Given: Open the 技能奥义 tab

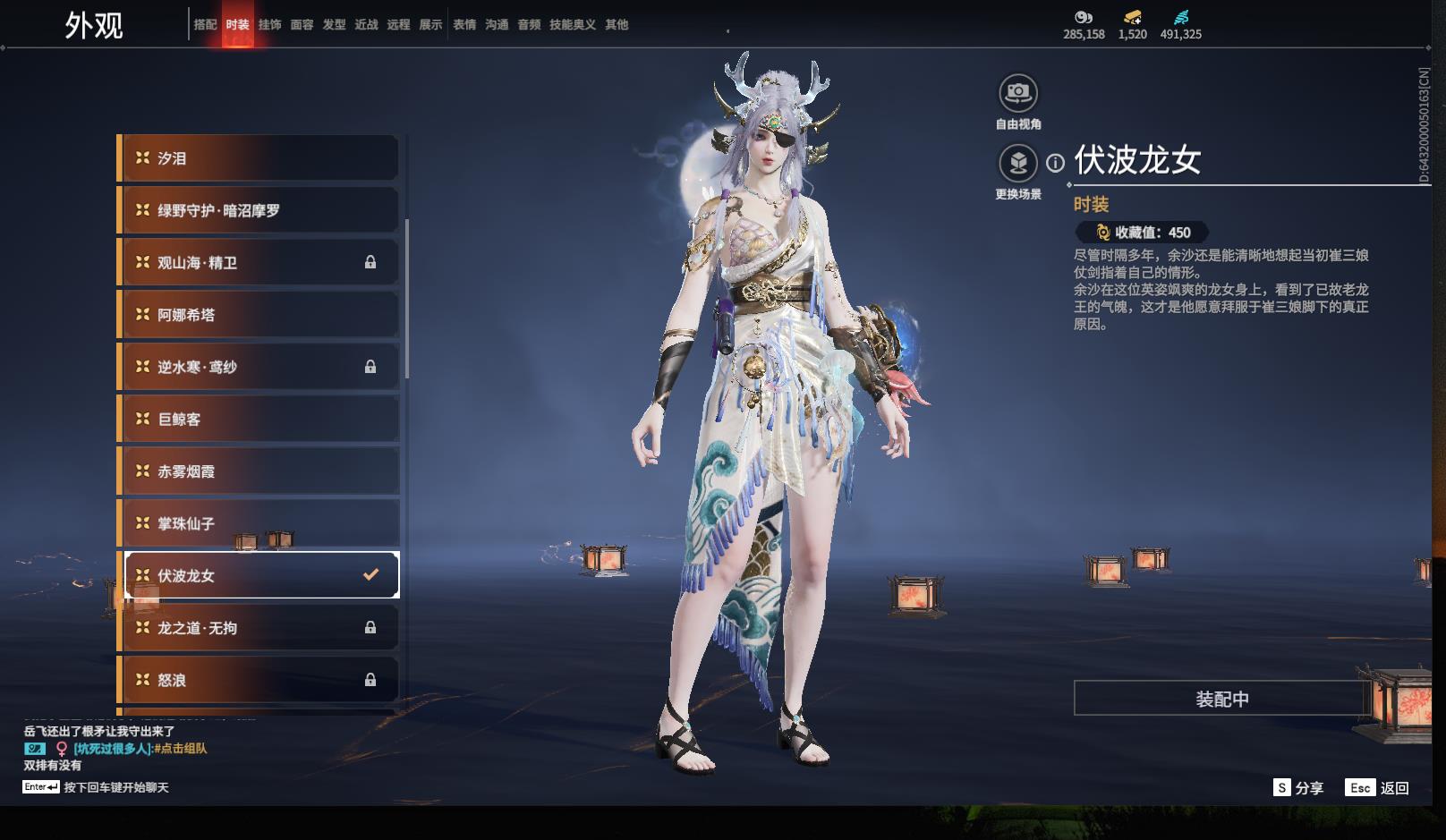Looking at the screenshot, I should [572, 25].
